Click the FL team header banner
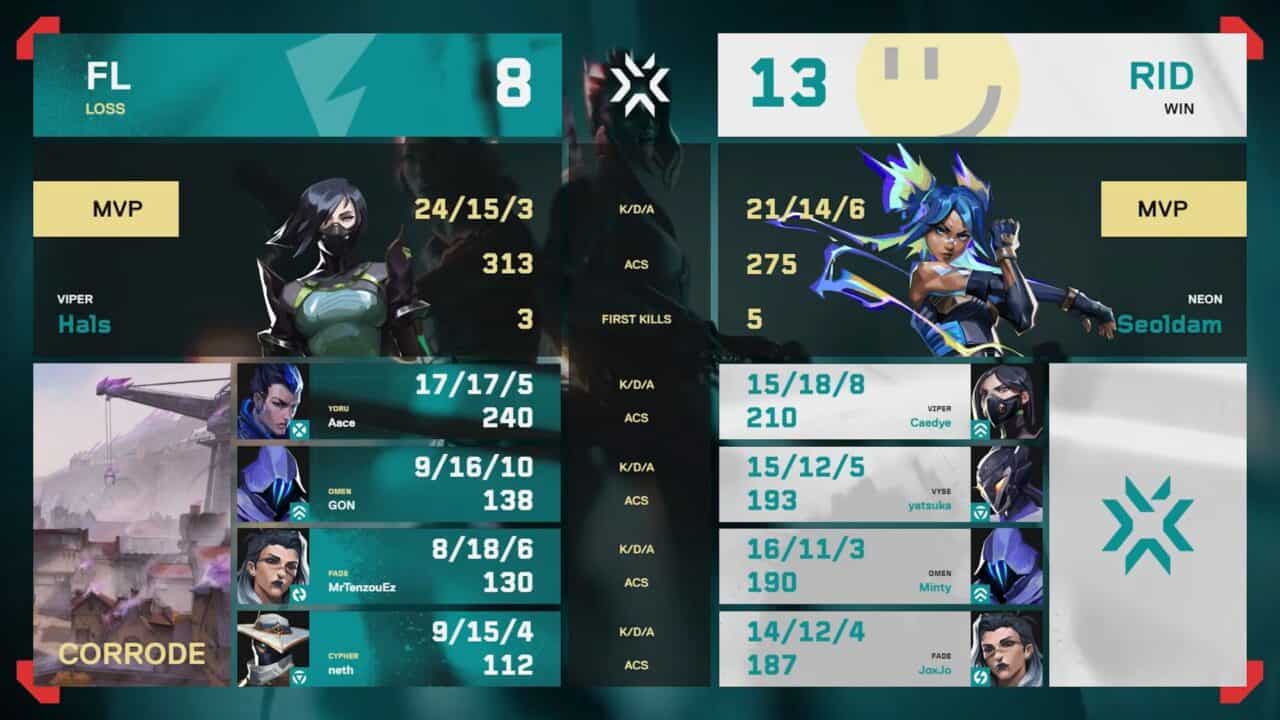1280x720 pixels. tap(297, 85)
